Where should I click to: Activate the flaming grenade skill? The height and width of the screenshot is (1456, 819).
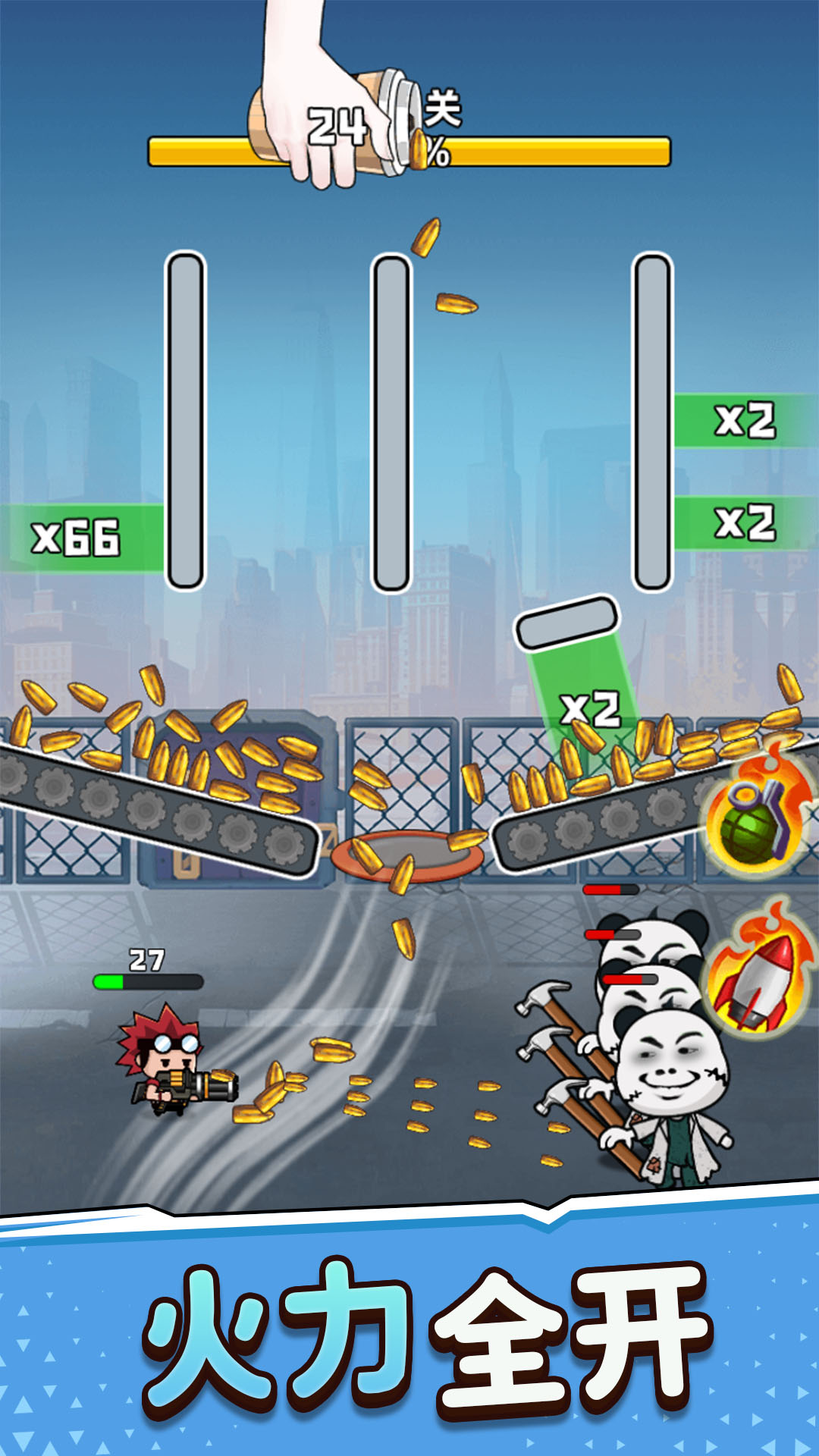755,819
